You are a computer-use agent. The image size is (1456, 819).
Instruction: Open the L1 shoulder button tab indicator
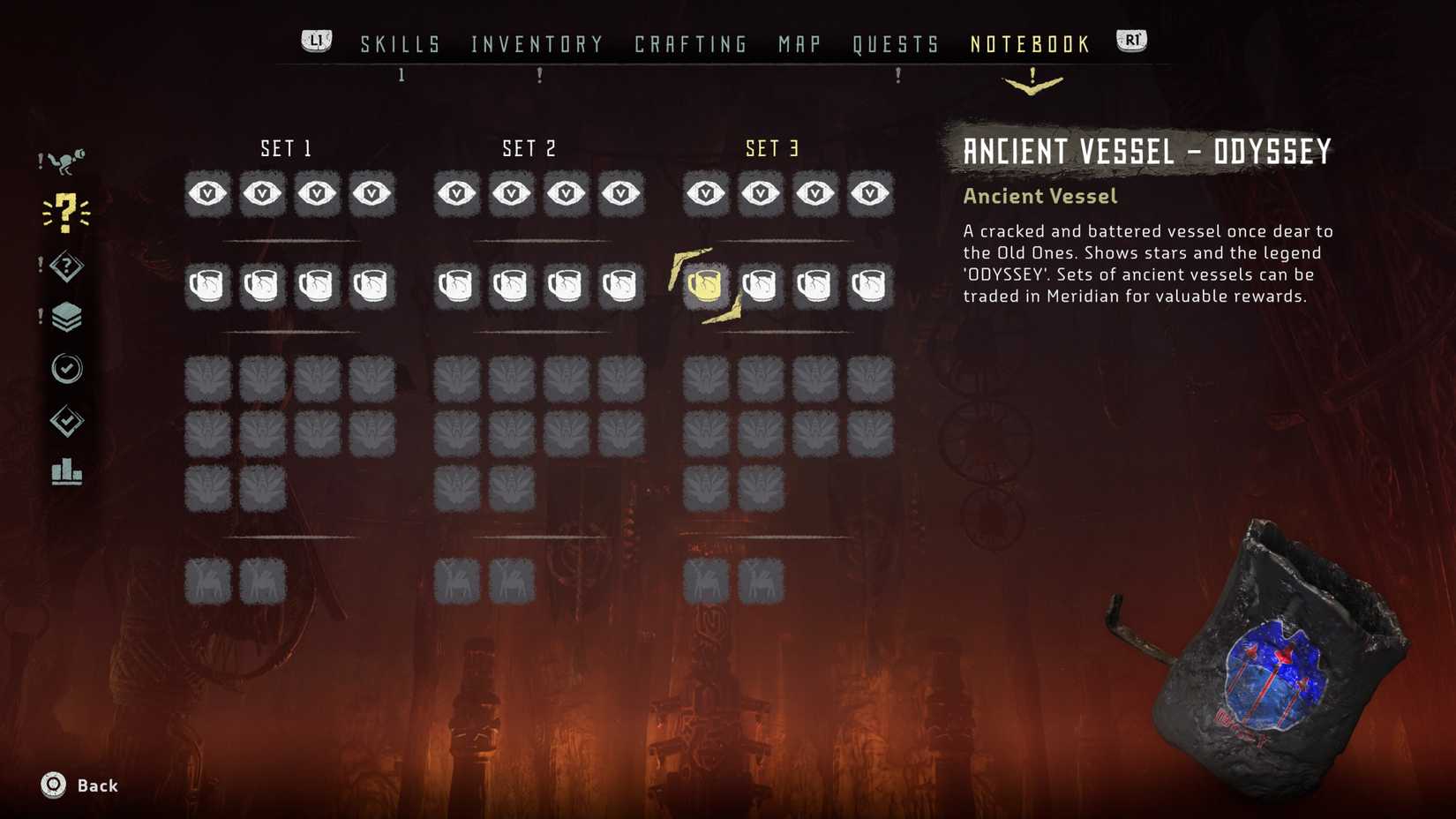click(x=315, y=40)
